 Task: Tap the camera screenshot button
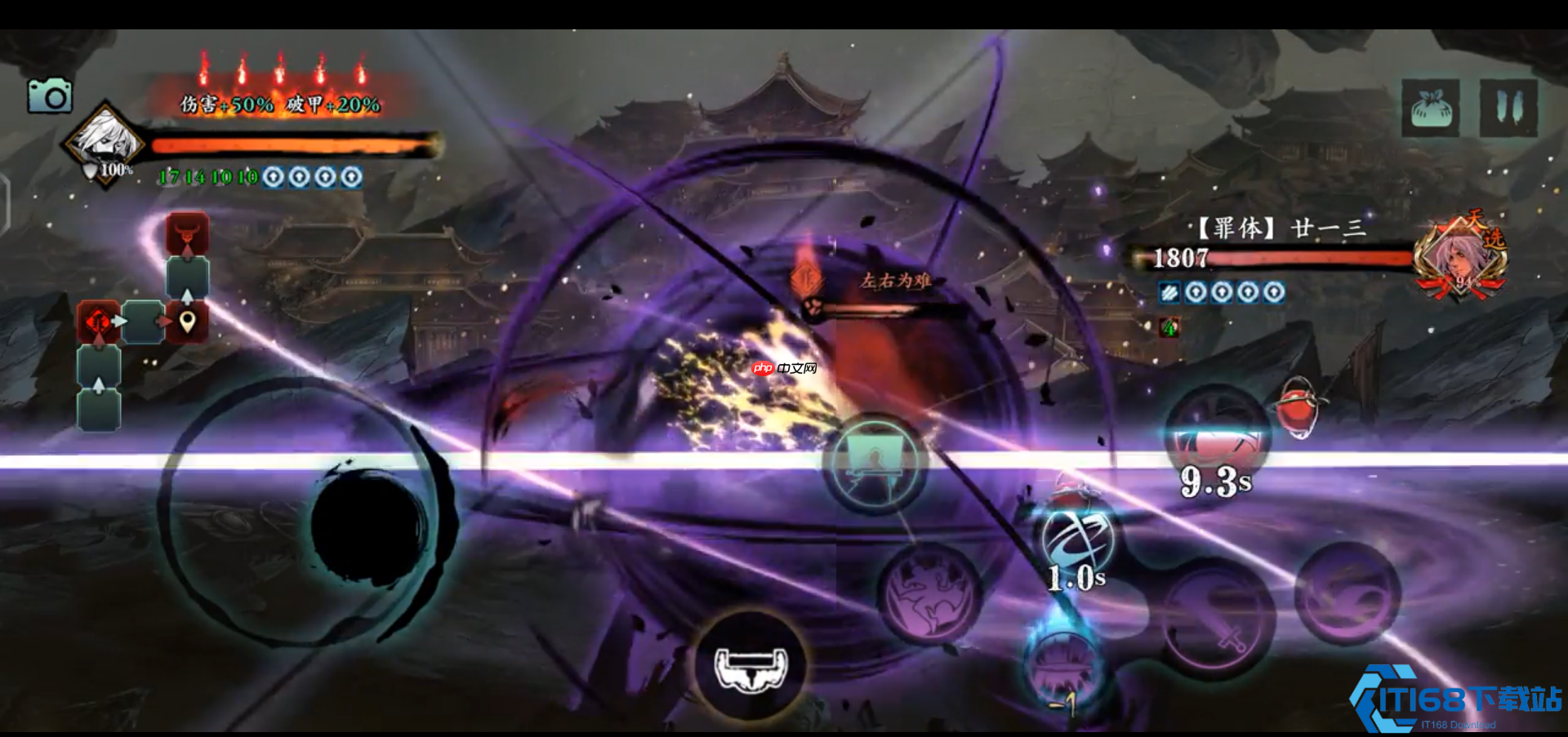50,96
